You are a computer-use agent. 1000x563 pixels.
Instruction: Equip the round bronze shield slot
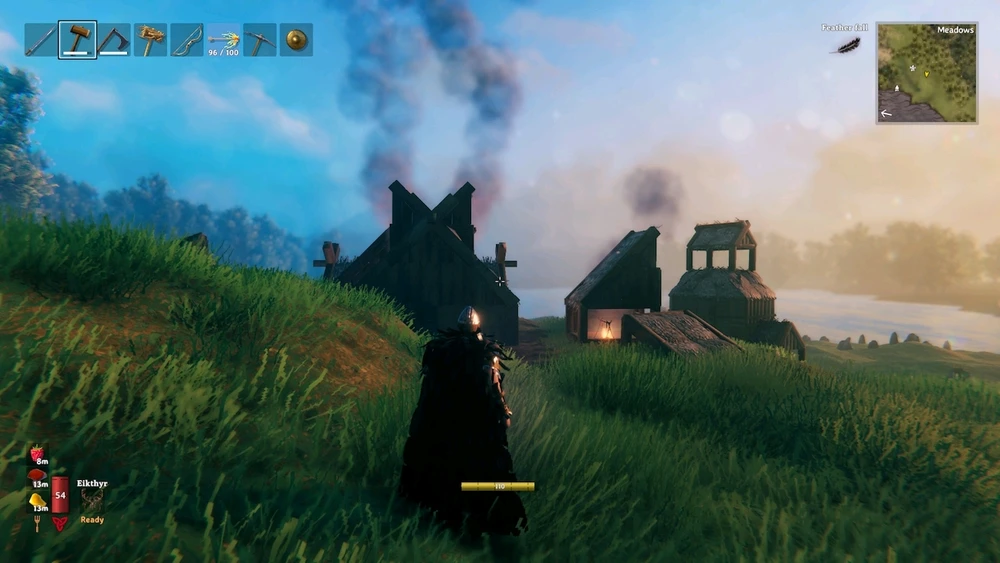[x=296, y=40]
